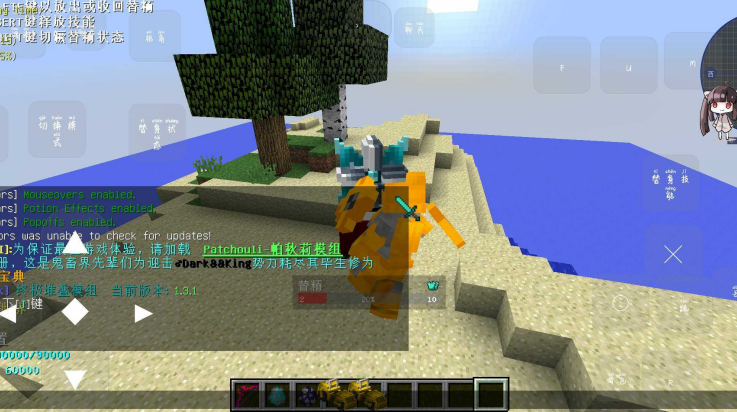737x412 pixels.
Task: Tap the diamond center button of the movement pad
Action: click(75, 312)
